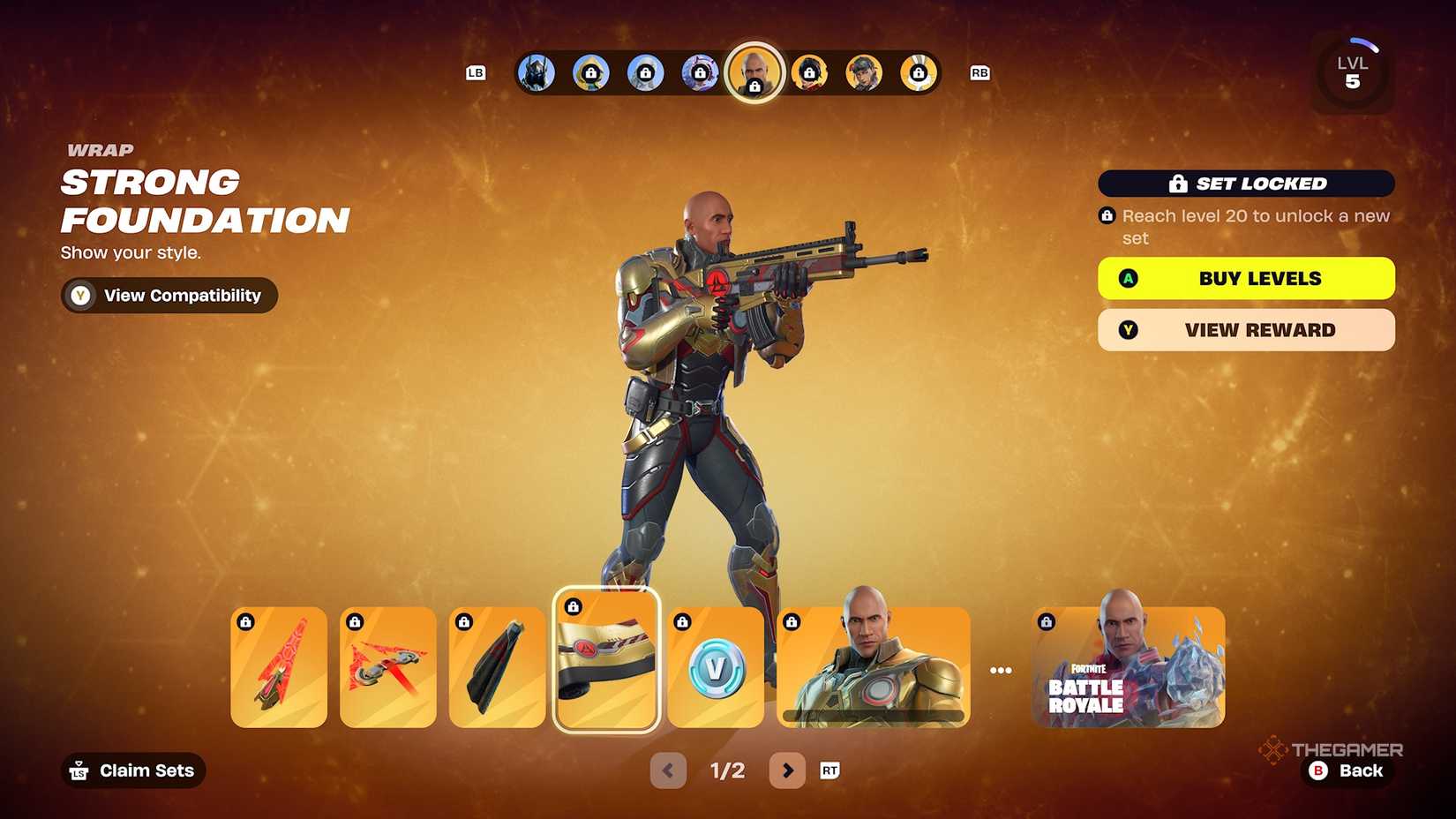Click the left page navigation chevron

(x=668, y=770)
